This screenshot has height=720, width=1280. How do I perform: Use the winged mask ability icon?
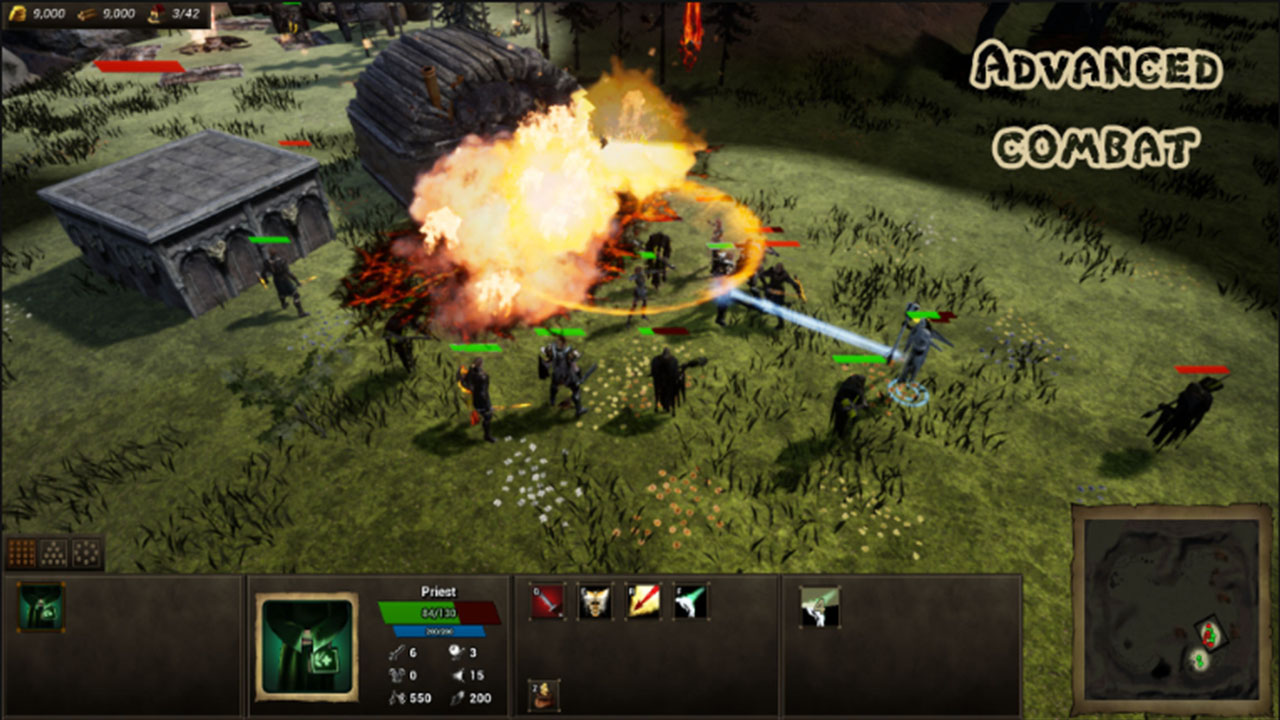pos(595,602)
